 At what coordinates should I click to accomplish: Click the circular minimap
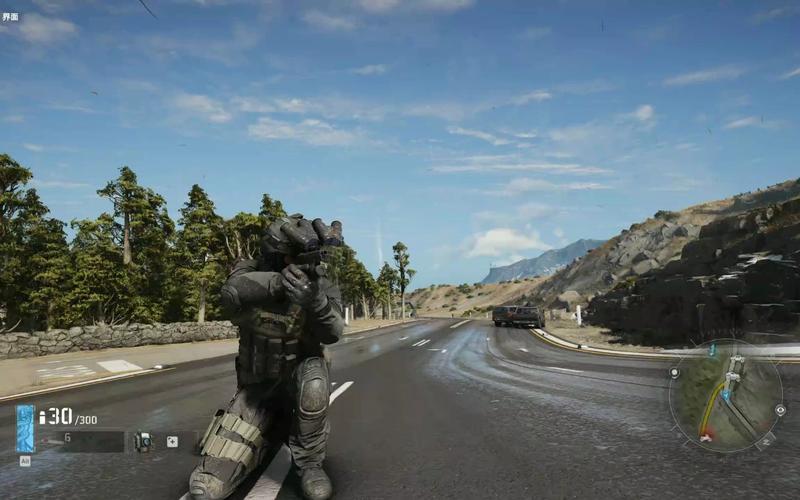pos(725,396)
